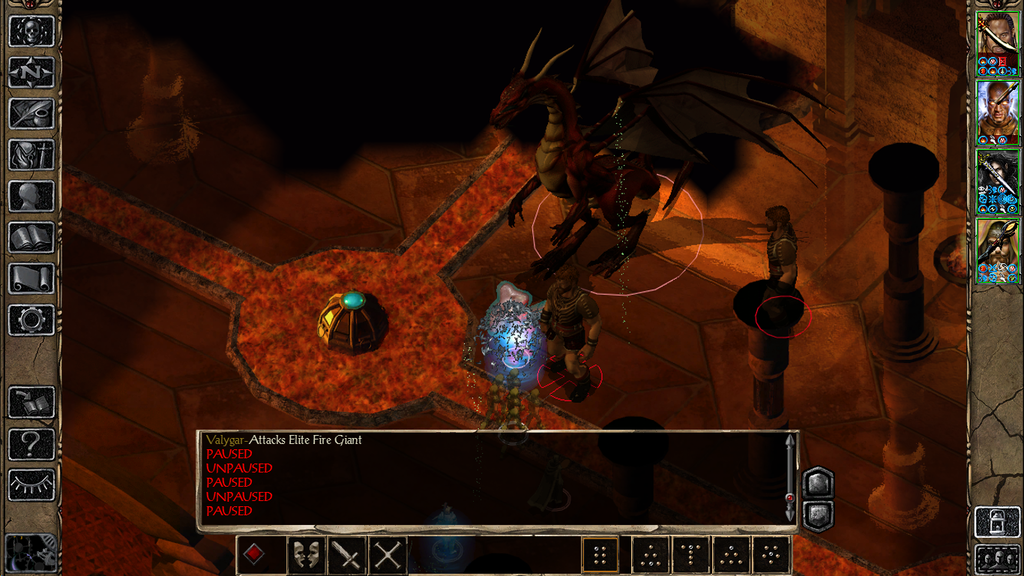Open the character record head icon

(x=30, y=196)
